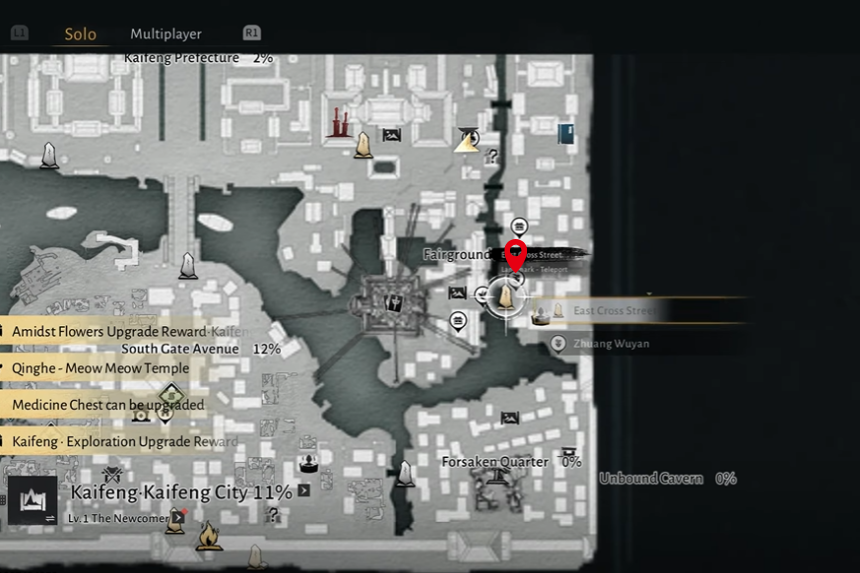Choose Zhuang Wuyan from the location list
Image resolution: width=860 pixels, height=573 pixels.
[x=610, y=344]
